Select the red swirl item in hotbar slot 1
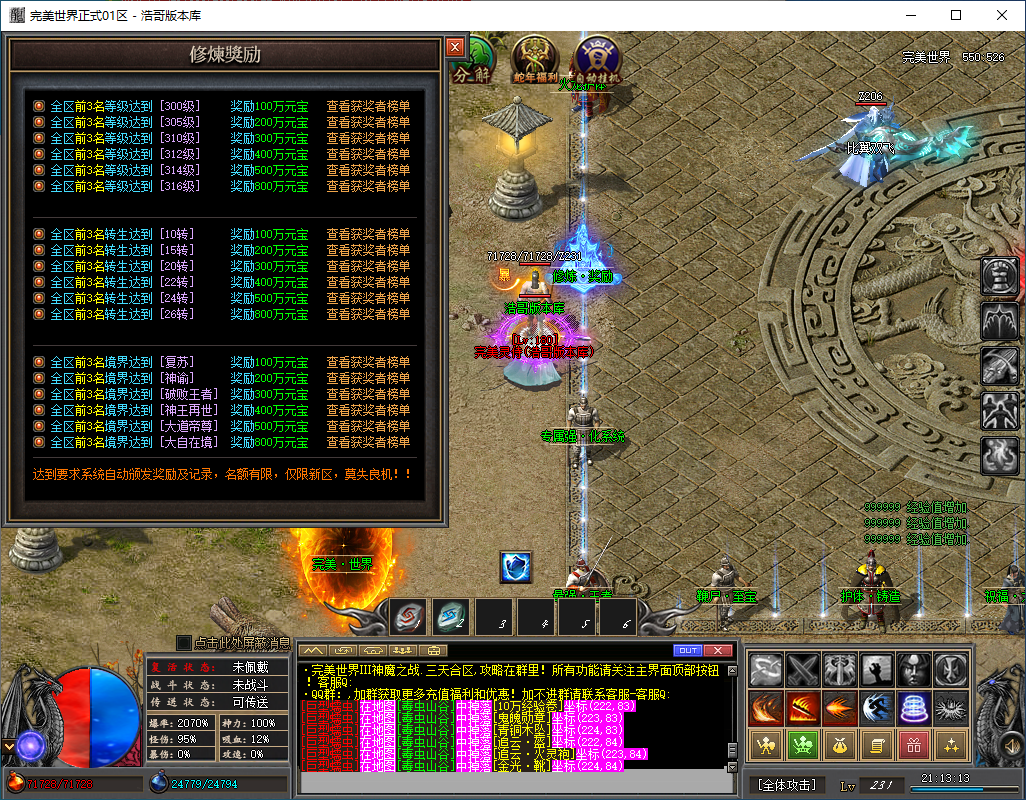Screen dimensions: 1026x800 [x=408, y=618]
